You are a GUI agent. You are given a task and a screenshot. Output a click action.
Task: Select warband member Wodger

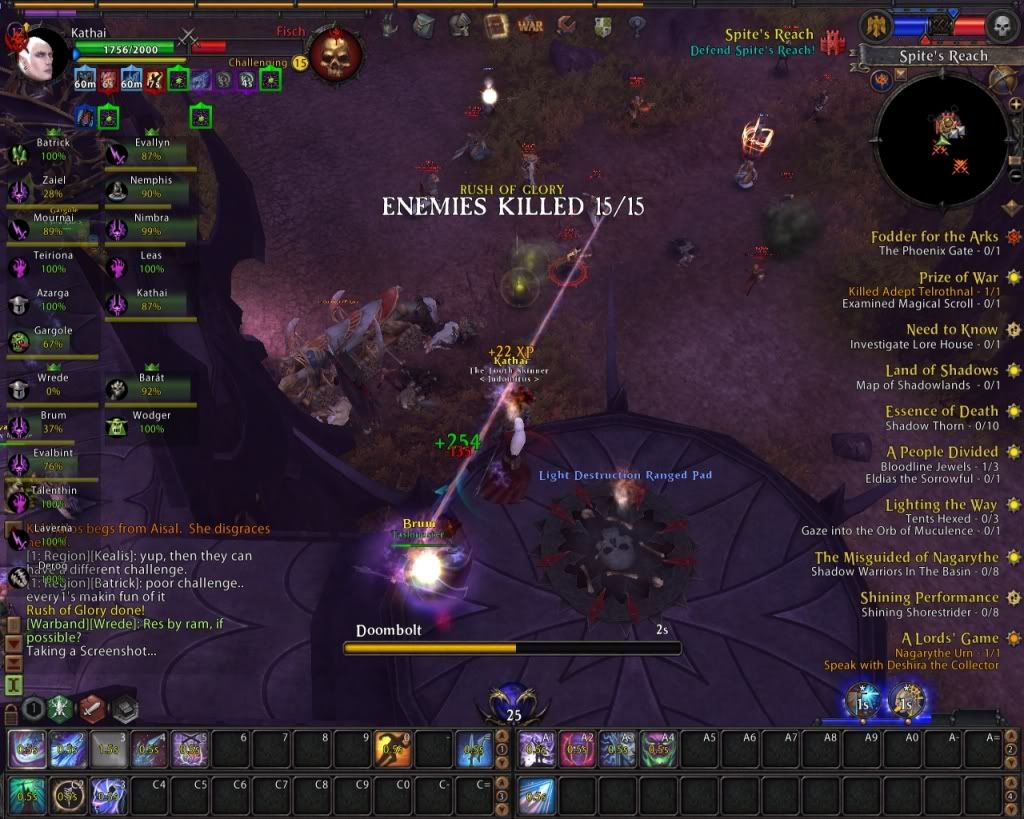click(x=150, y=423)
